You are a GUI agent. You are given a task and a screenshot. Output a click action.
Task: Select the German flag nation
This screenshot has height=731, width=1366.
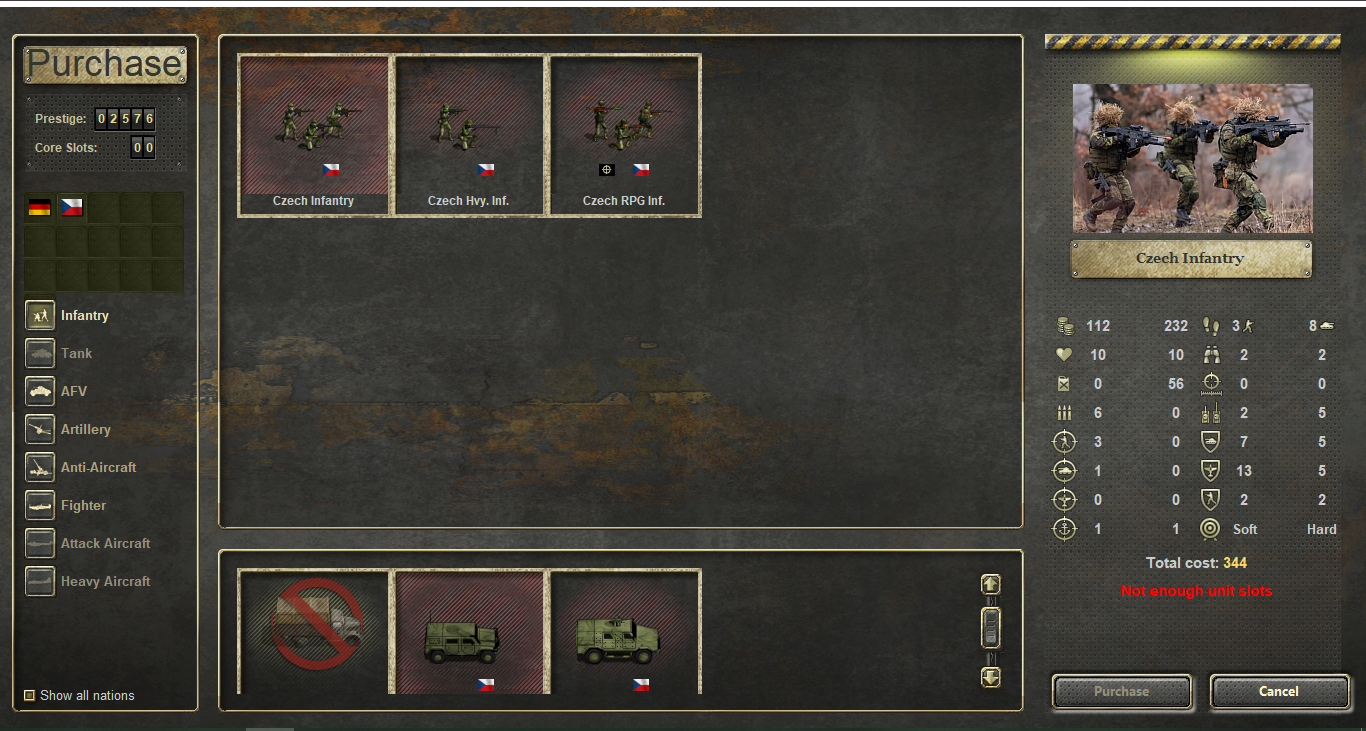click(x=40, y=207)
